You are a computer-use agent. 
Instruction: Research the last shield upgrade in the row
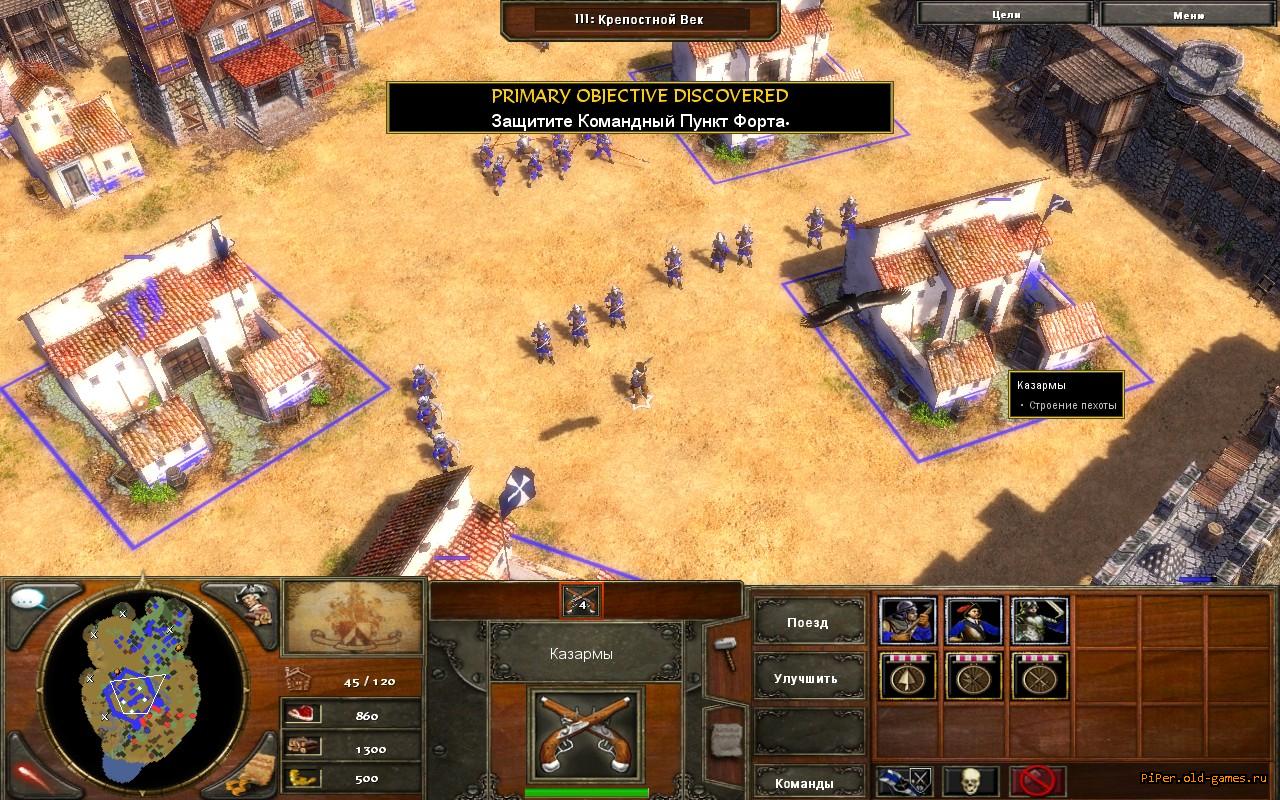1040,677
